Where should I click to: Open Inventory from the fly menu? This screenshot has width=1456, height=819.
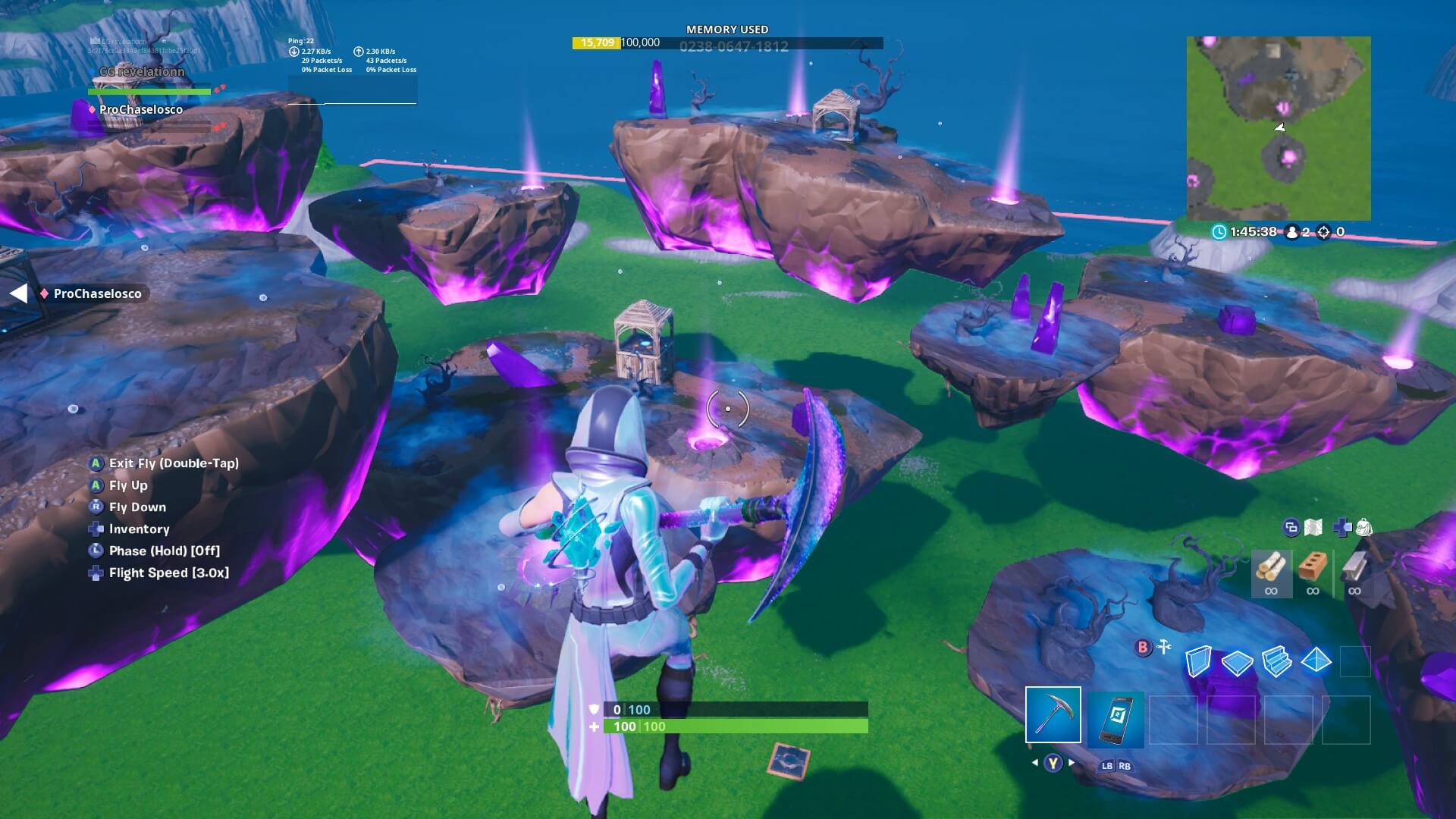click(x=139, y=529)
